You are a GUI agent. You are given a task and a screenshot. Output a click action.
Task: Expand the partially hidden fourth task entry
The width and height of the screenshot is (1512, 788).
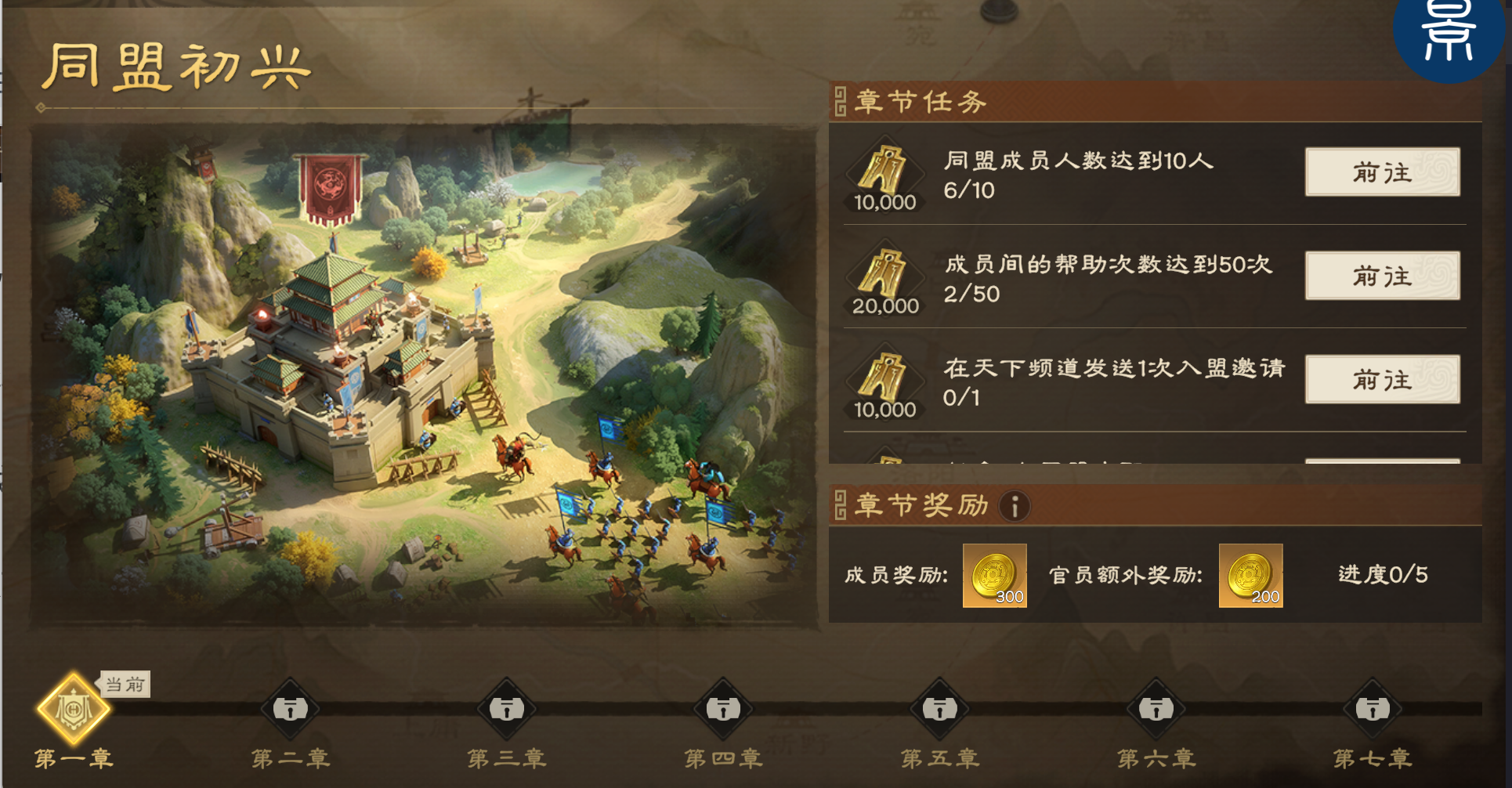click(1097, 462)
